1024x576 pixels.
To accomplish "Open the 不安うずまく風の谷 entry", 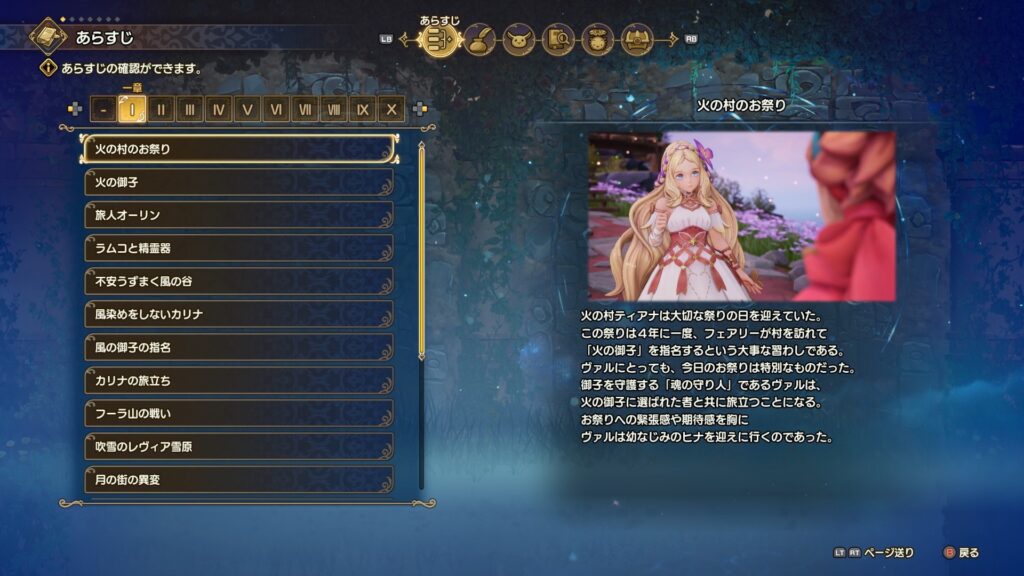I will click(x=239, y=281).
